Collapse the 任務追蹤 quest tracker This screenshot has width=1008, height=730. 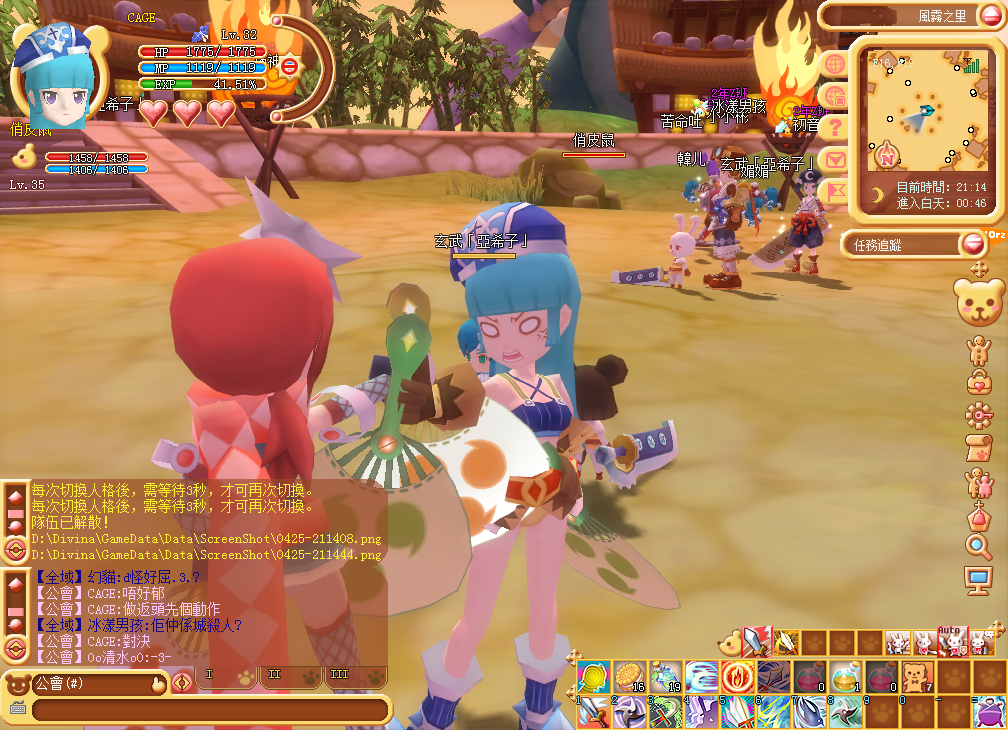click(x=973, y=243)
